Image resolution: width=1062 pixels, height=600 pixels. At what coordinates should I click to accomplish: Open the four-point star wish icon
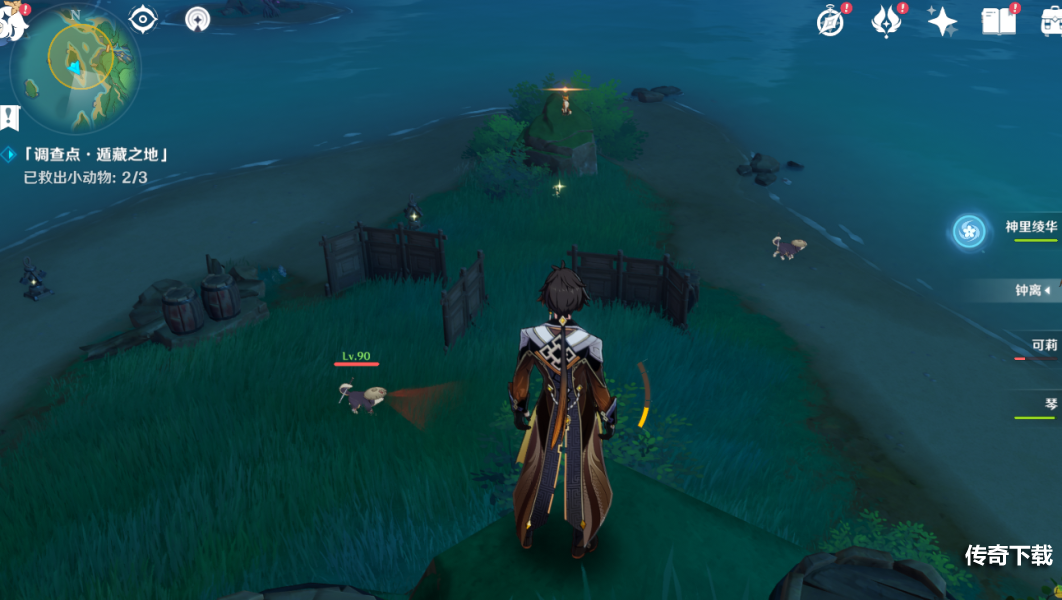[942, 21]
